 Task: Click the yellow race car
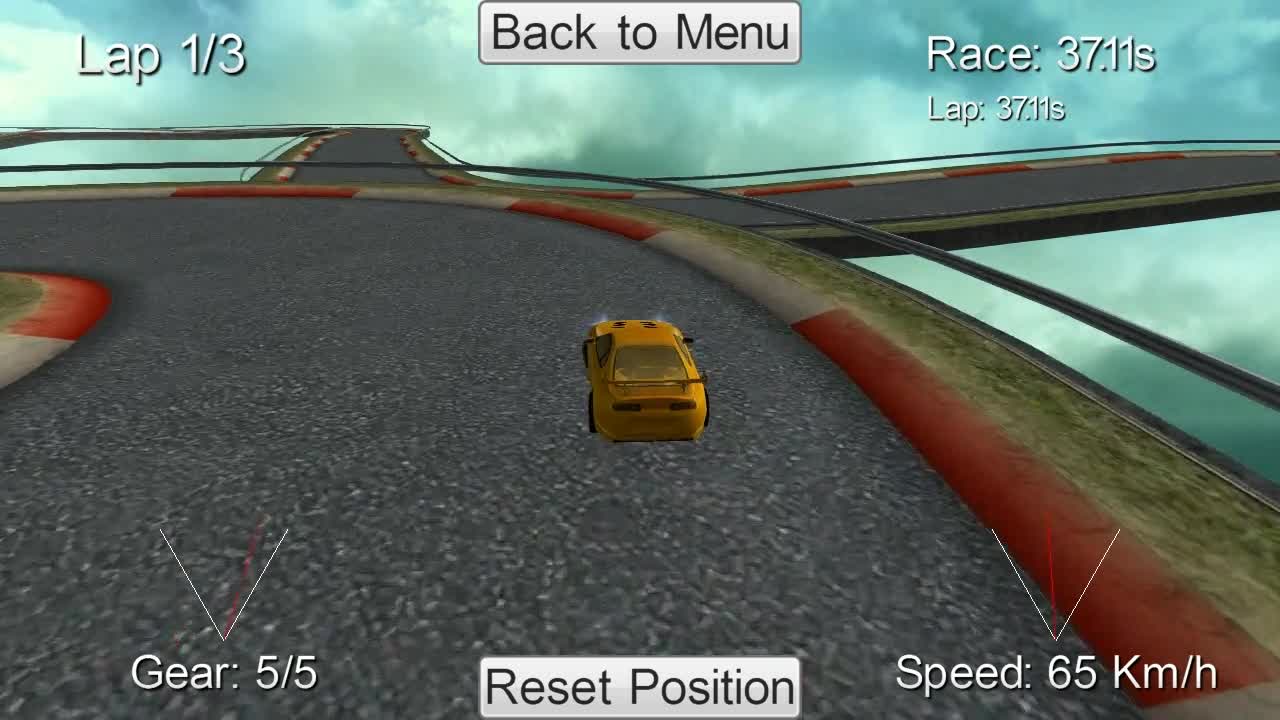[644, 380]
